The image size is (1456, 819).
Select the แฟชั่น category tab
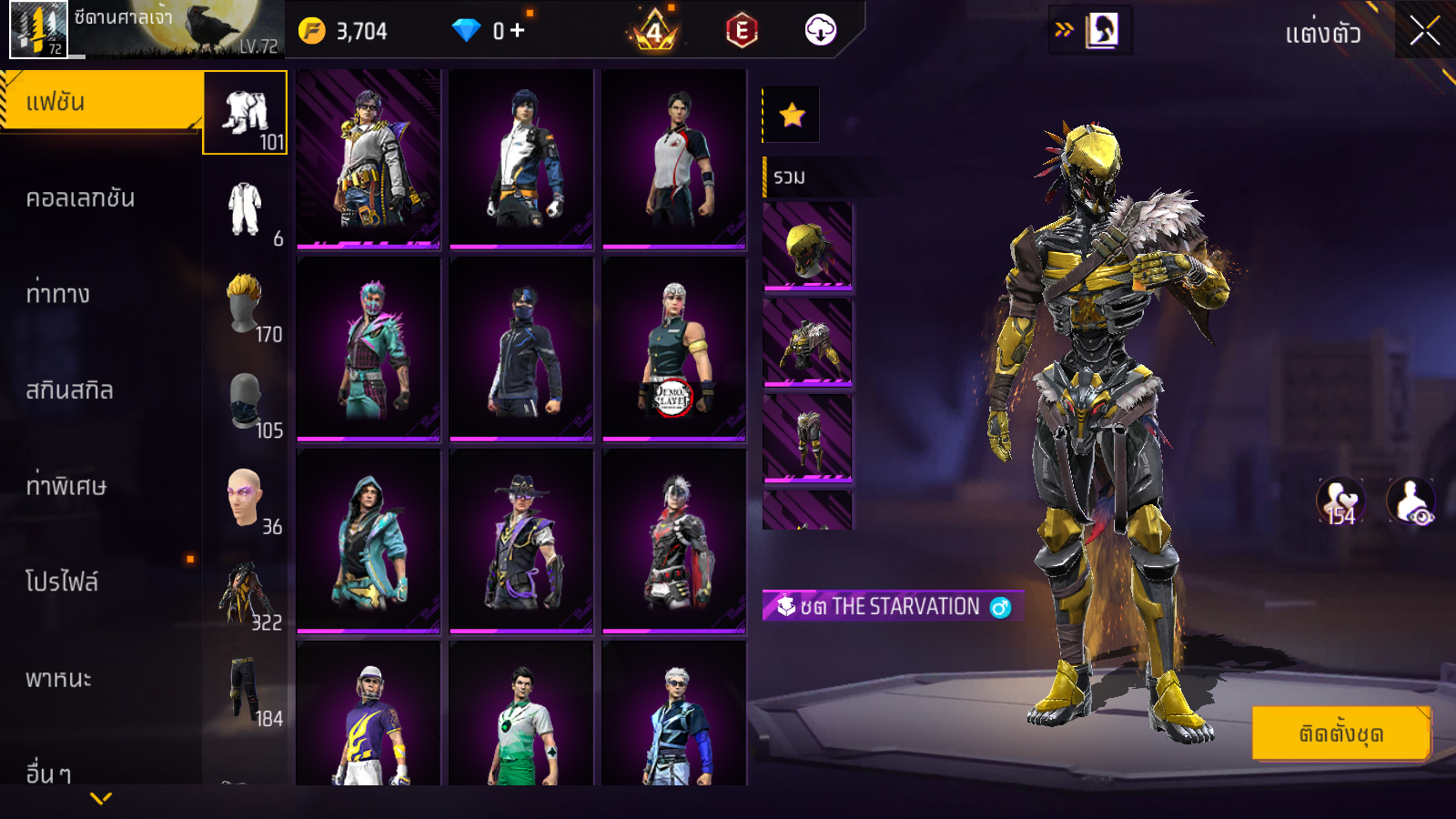pos(100,102)
